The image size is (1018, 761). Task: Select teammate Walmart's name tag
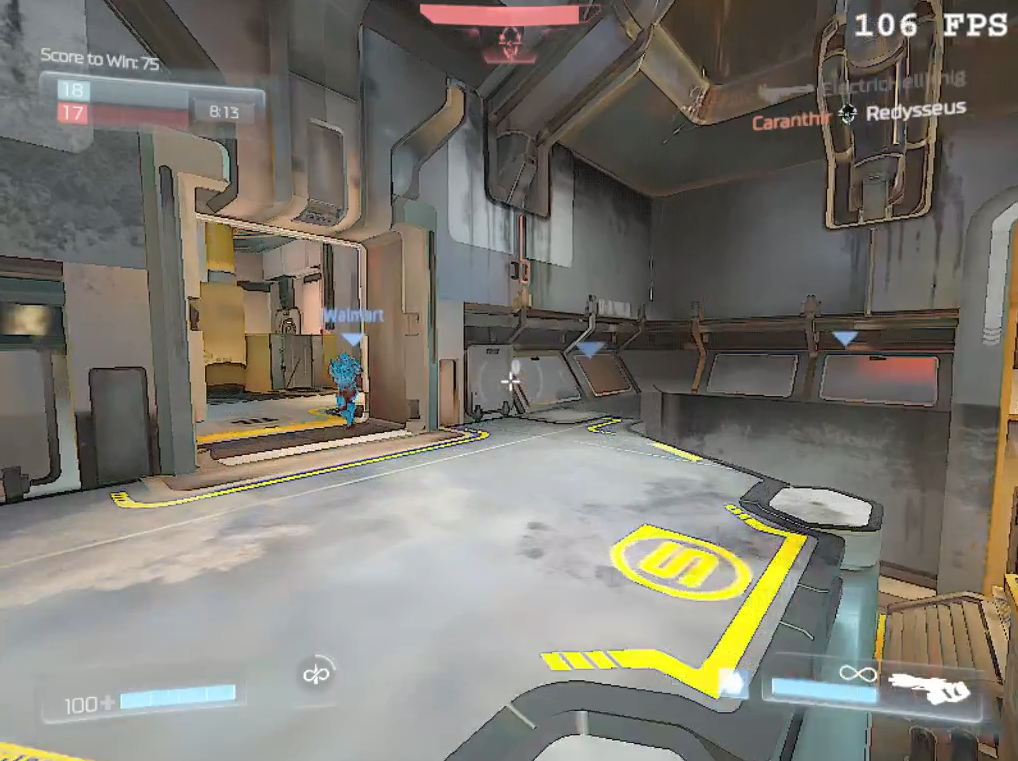[x=352, y=316]
